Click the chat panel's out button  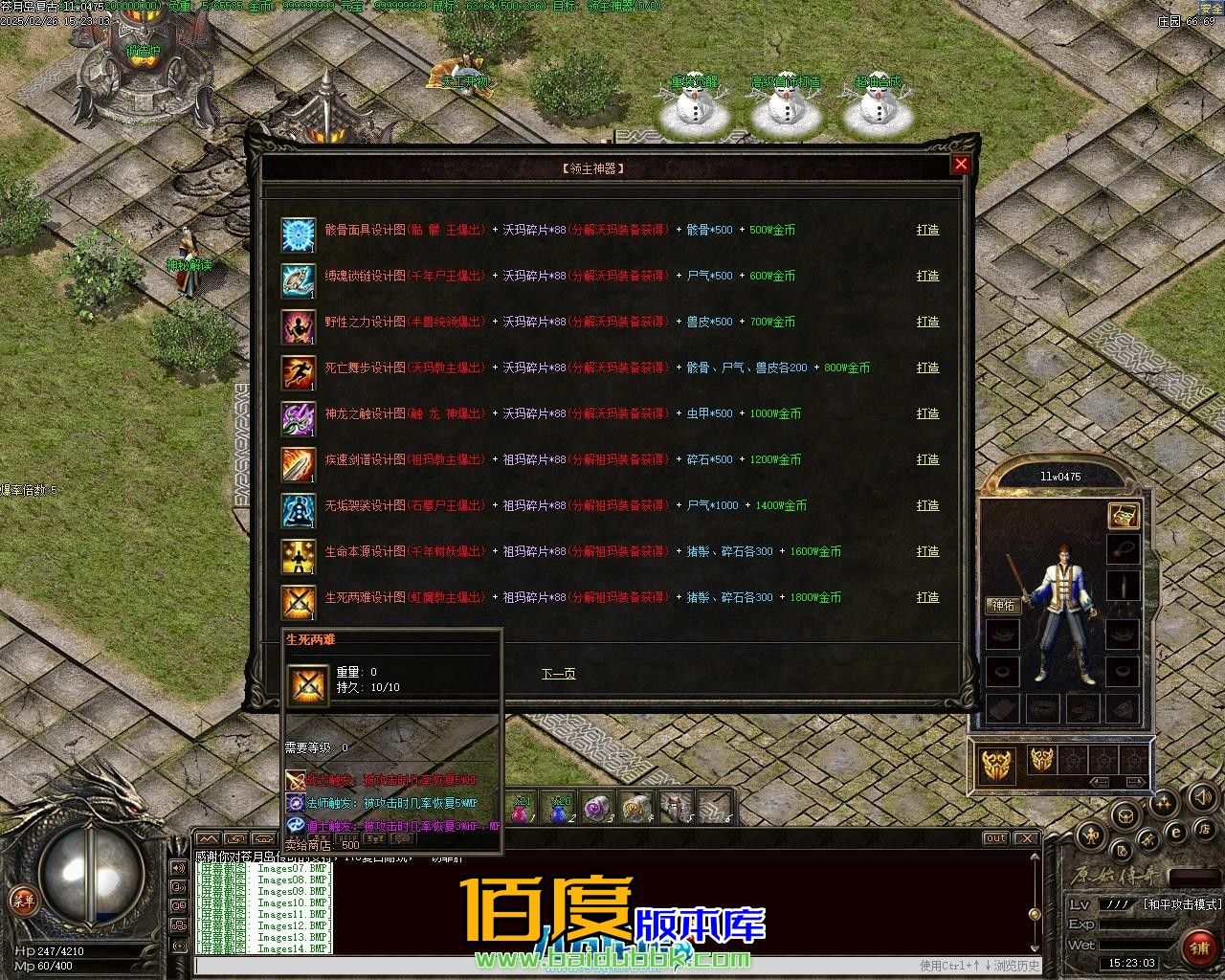click(x=995, y=838)
